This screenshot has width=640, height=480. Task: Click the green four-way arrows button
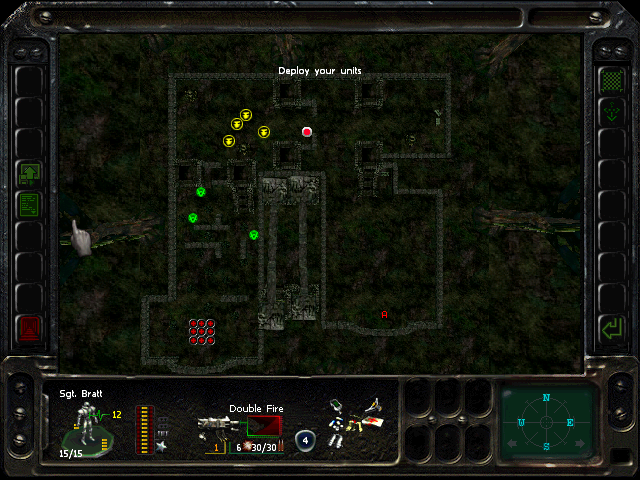pos(609,113)
